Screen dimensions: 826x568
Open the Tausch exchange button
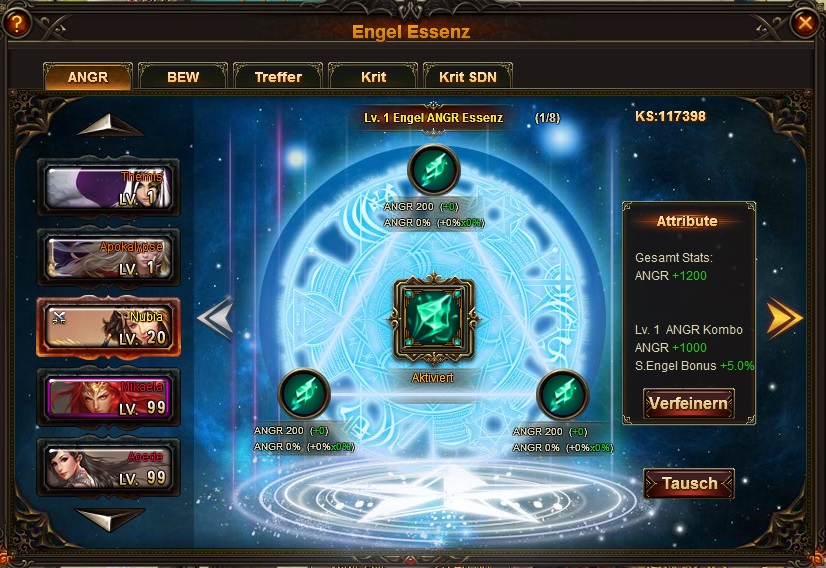(689, 484)
